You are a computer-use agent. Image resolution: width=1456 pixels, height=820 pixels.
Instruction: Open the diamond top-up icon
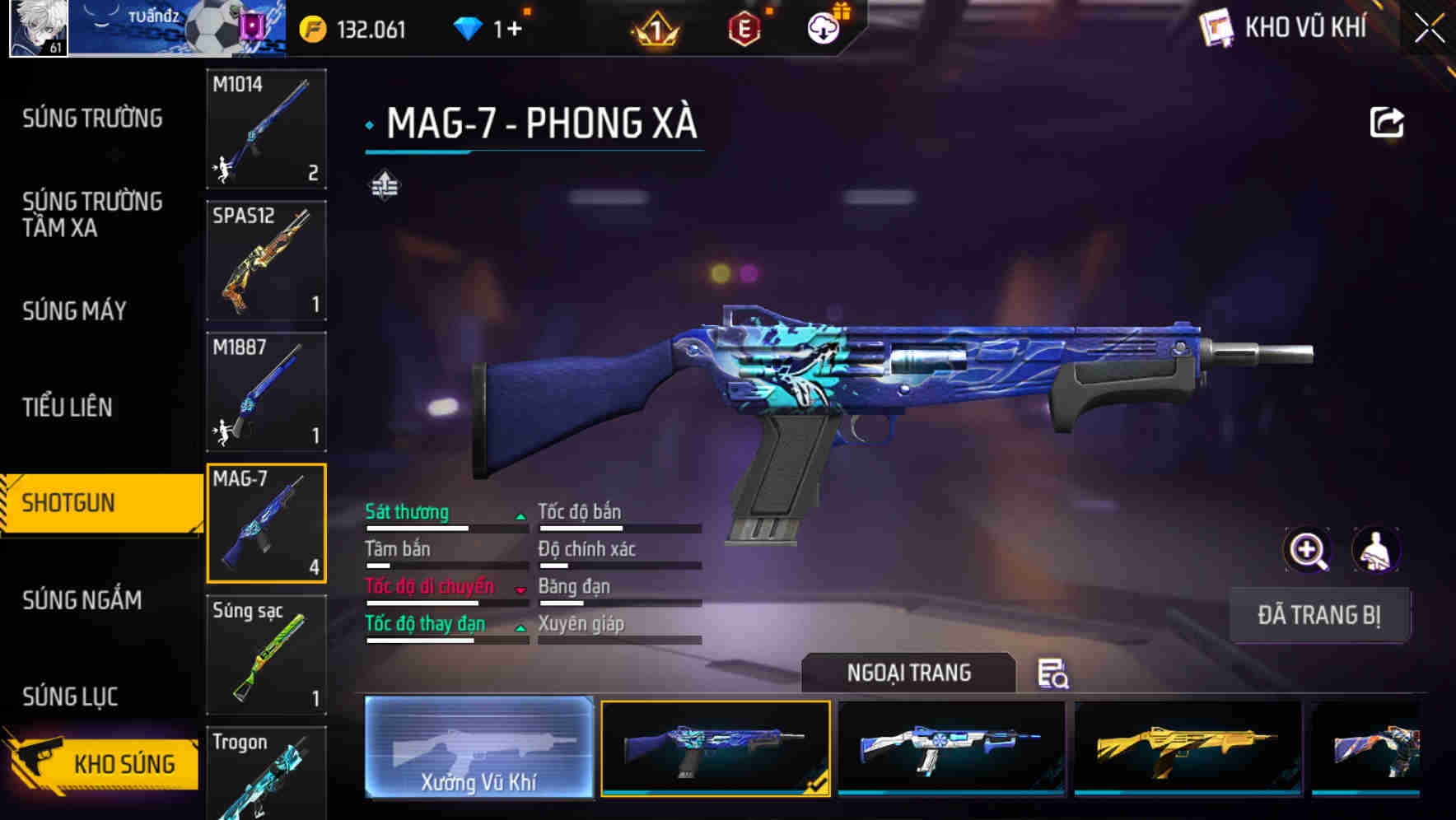[x=469, y=27]
